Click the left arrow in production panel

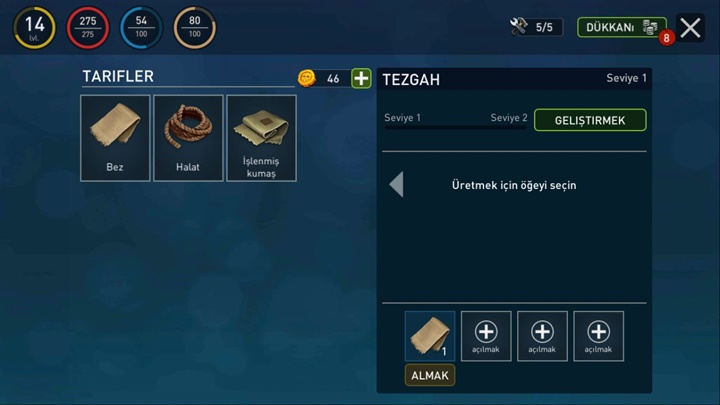(x=396, y=184)
